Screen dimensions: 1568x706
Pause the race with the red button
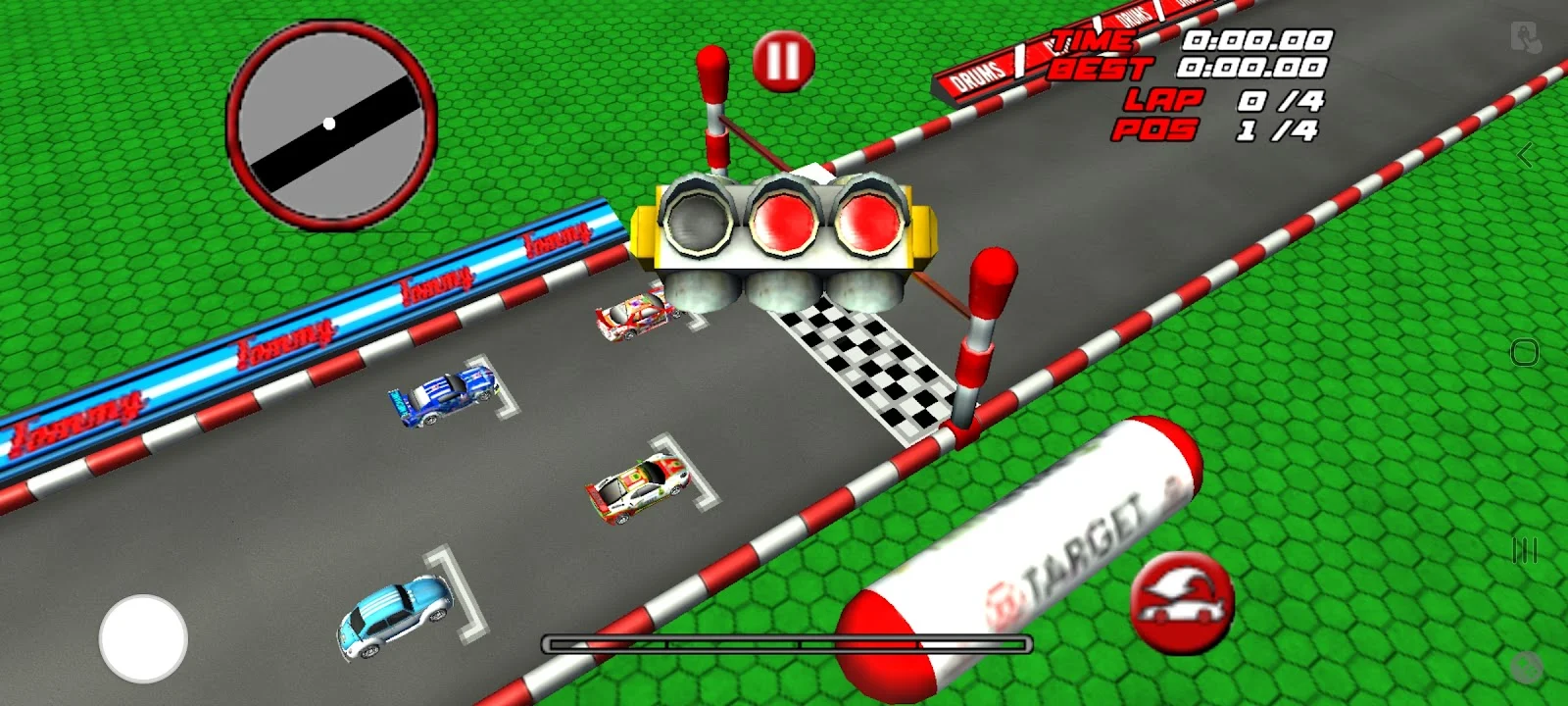[783, 61]
